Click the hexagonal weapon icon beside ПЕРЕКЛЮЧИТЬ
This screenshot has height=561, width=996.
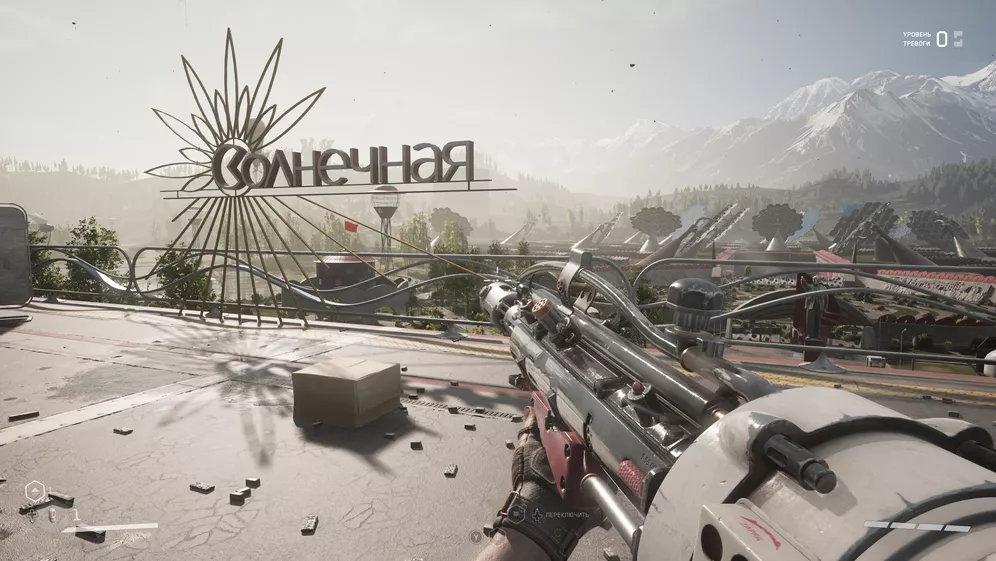(516, 514)
